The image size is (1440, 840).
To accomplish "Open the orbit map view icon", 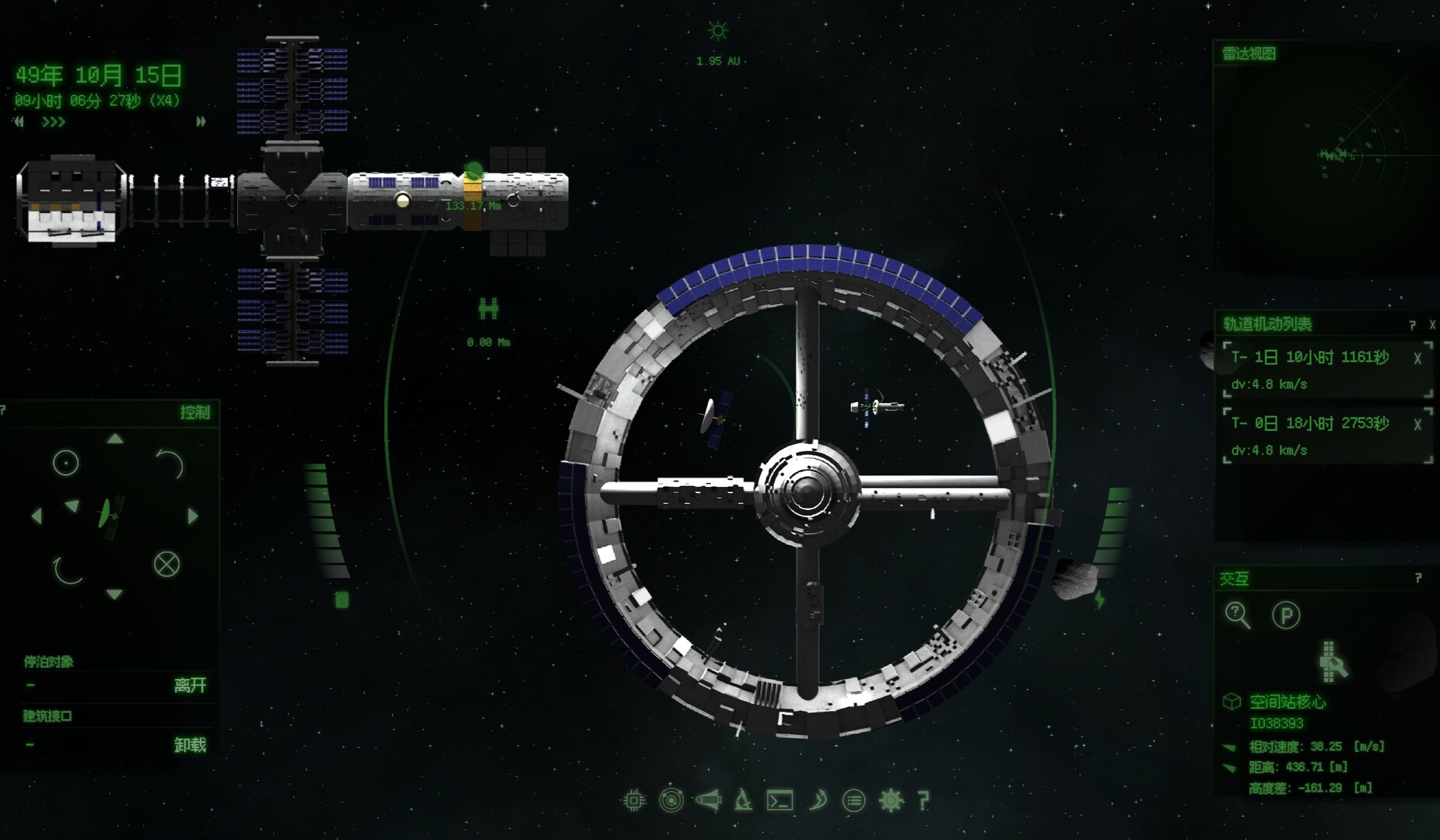I will [671, 800].
